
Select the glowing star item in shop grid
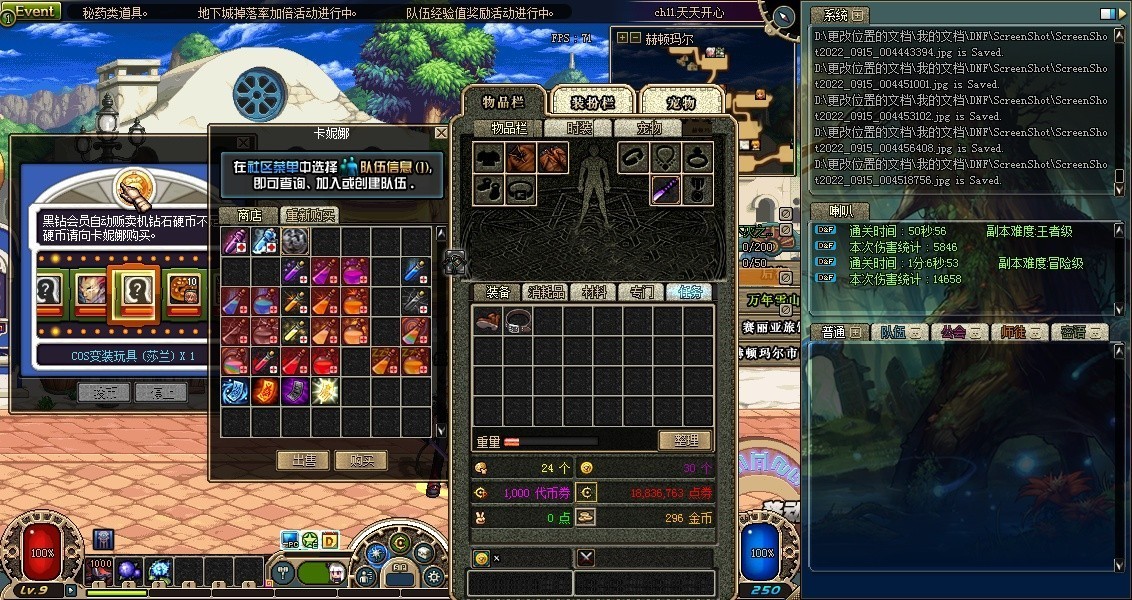[326, 391]
